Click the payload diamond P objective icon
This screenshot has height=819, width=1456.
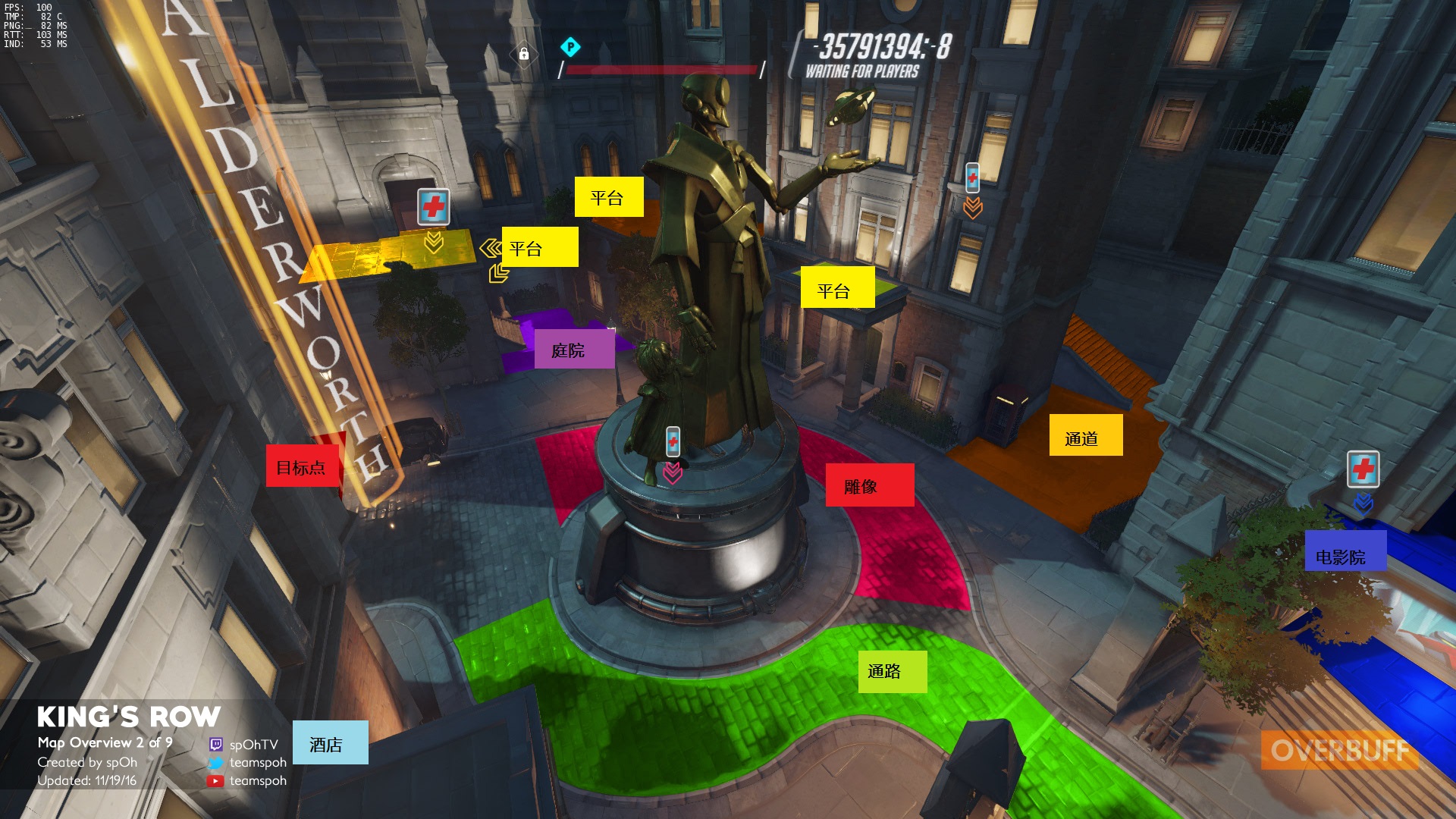pyautogui.click(x=570, y=48)
